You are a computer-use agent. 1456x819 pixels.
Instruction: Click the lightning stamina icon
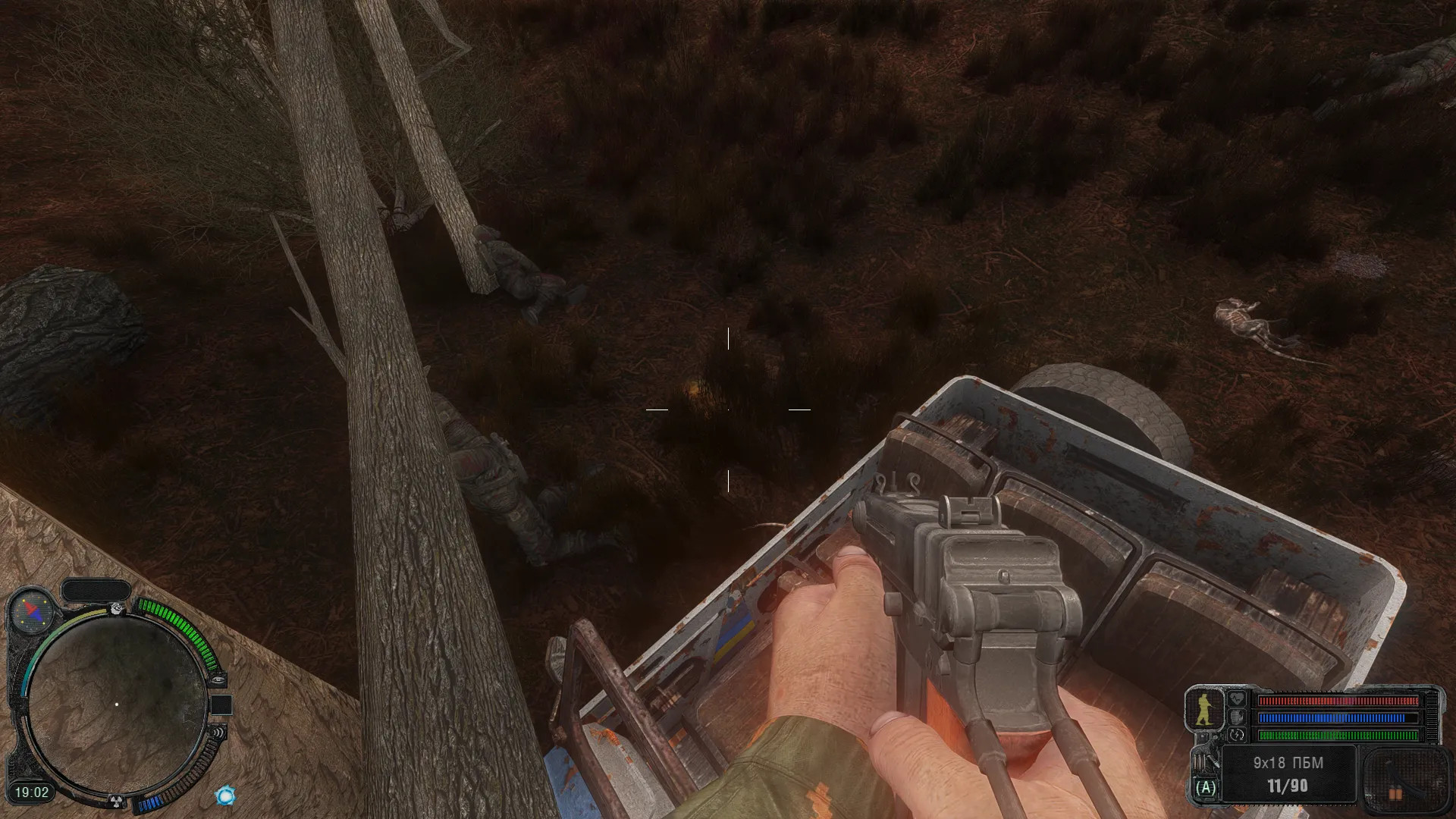click(1237, 735)
